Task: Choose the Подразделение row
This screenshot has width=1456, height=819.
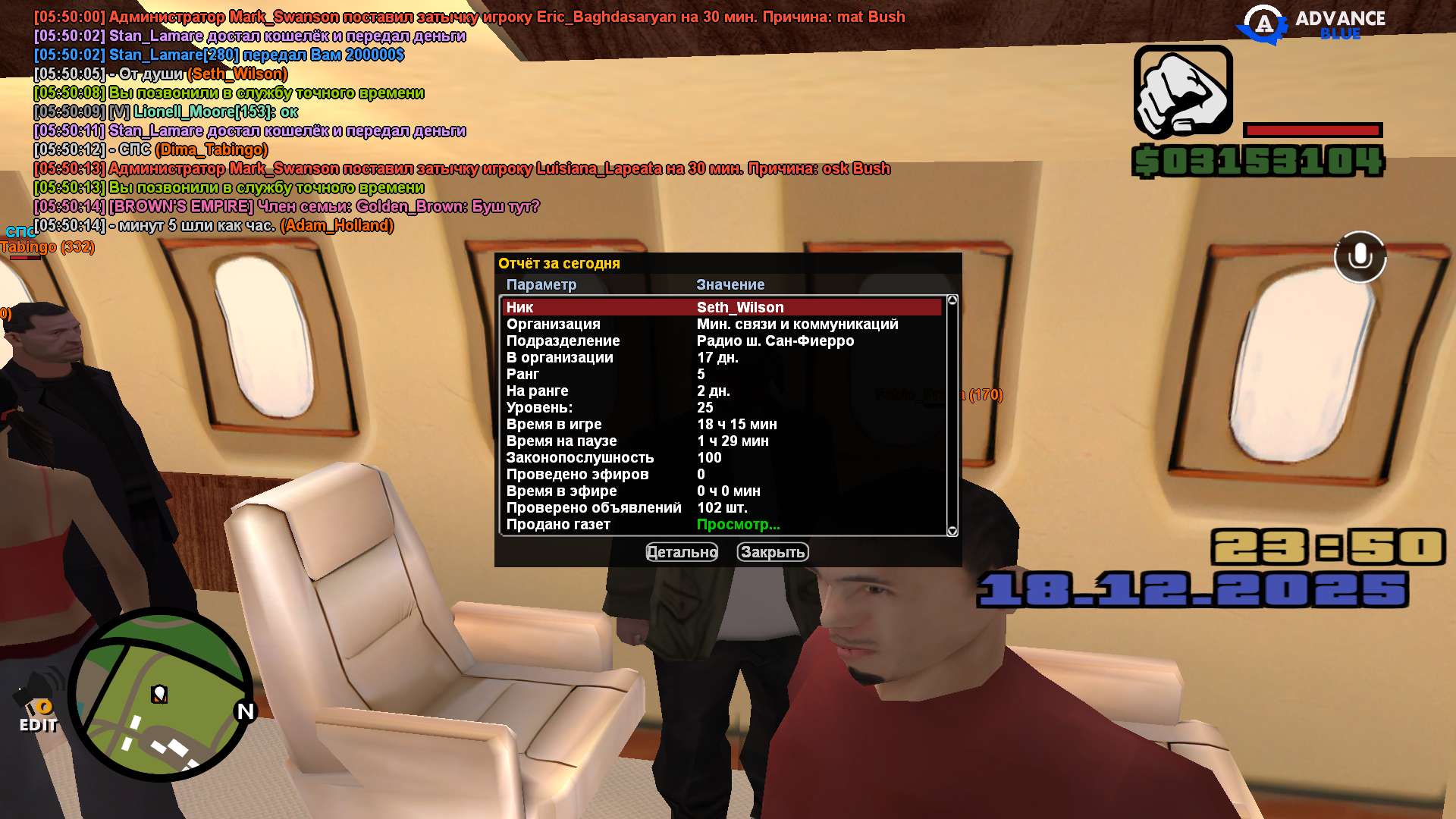Action: click(720, 340)
